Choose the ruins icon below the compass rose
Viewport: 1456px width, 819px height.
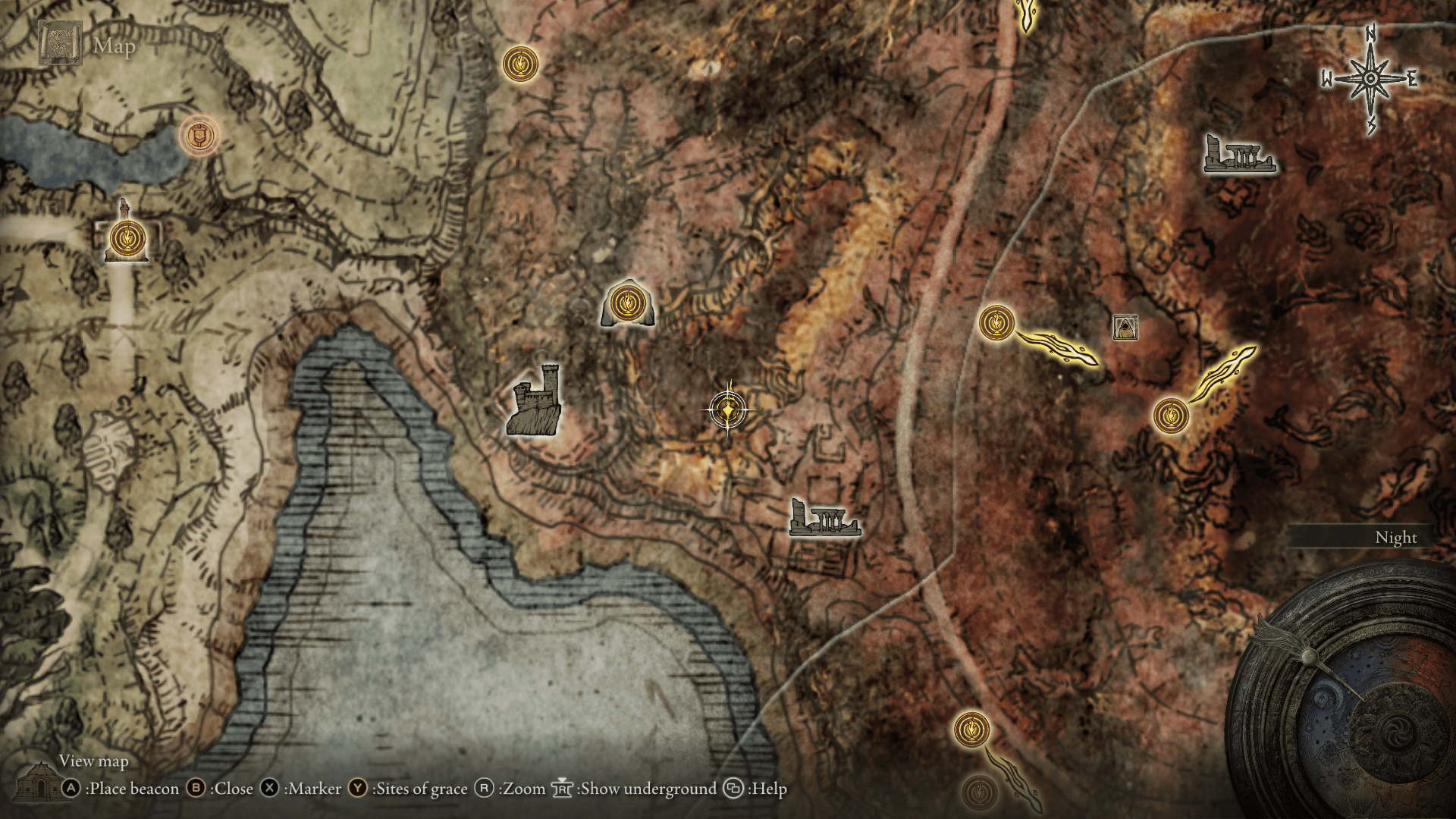[1239, 155]
